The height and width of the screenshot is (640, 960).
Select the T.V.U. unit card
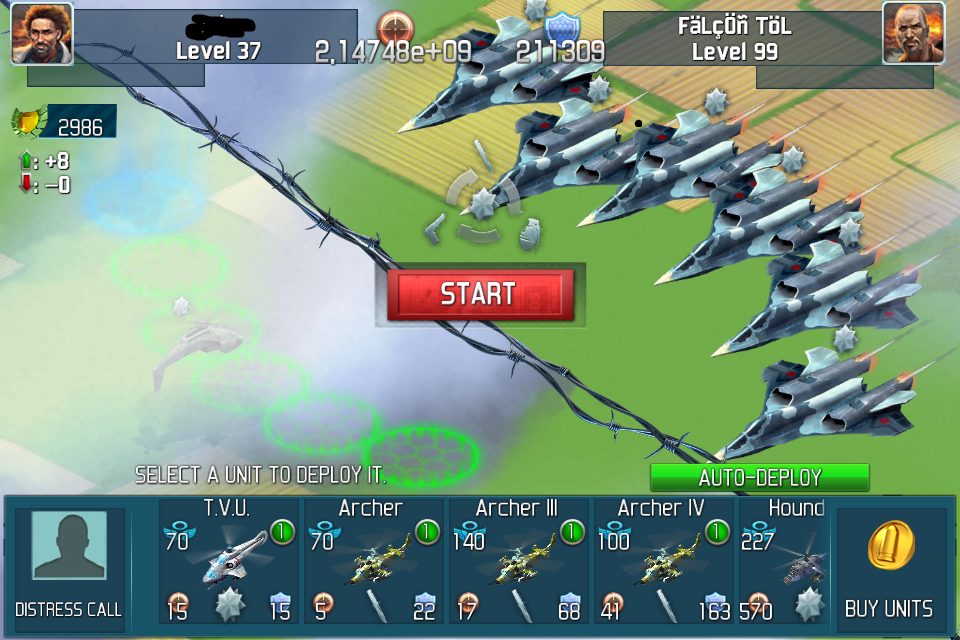(x=228, y=561)
